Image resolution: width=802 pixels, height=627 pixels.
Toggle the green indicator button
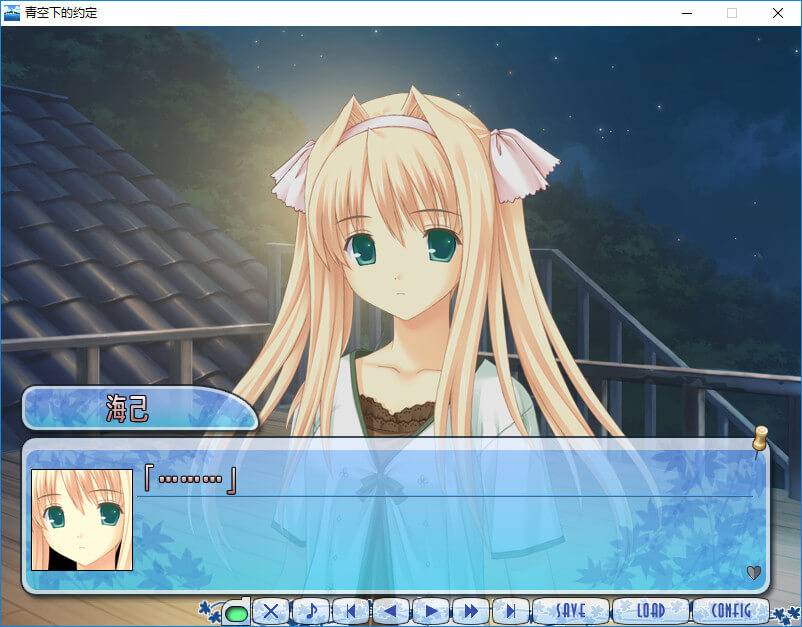236,612
